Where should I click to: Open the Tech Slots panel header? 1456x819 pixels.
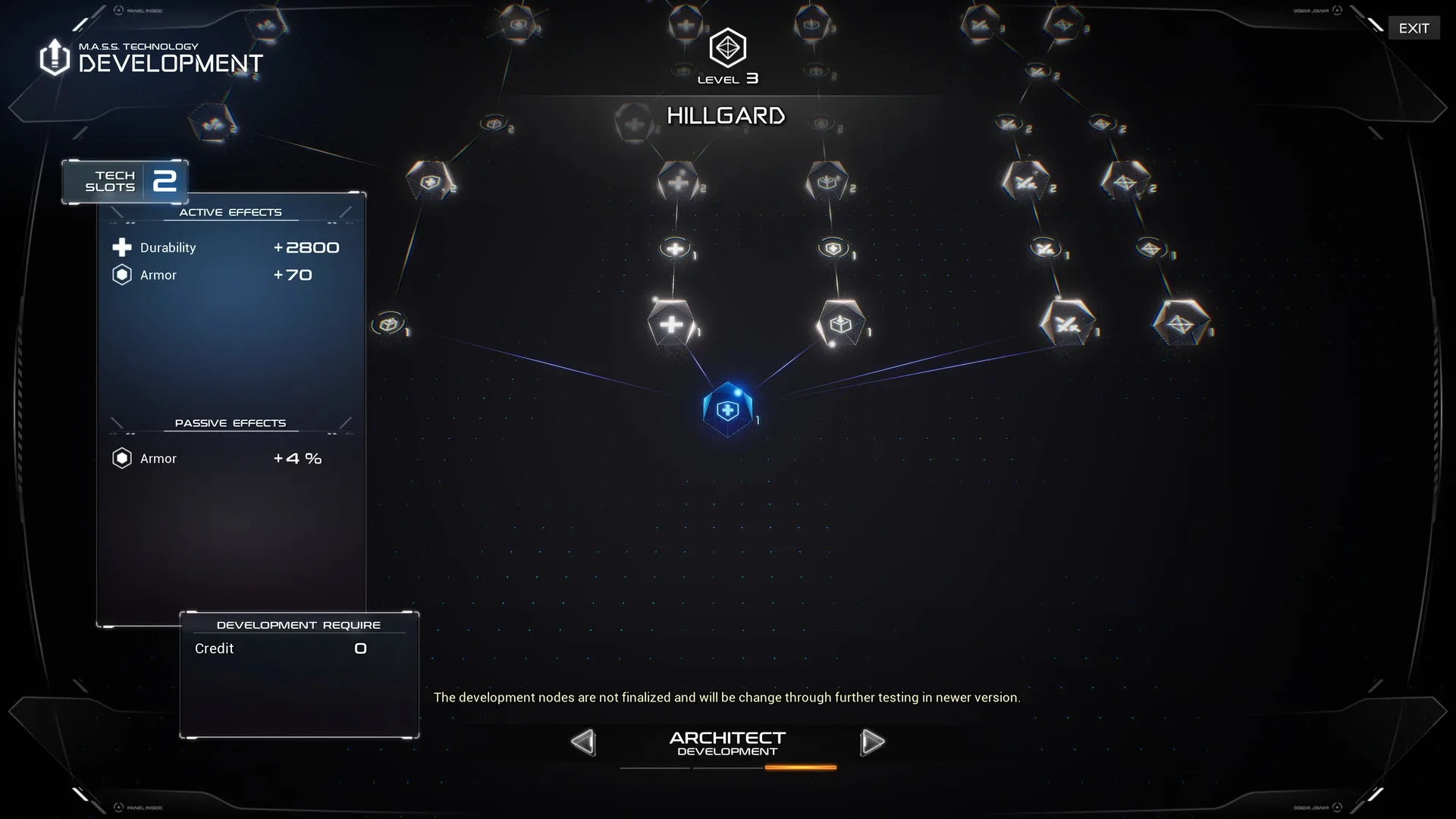point(125,181)
